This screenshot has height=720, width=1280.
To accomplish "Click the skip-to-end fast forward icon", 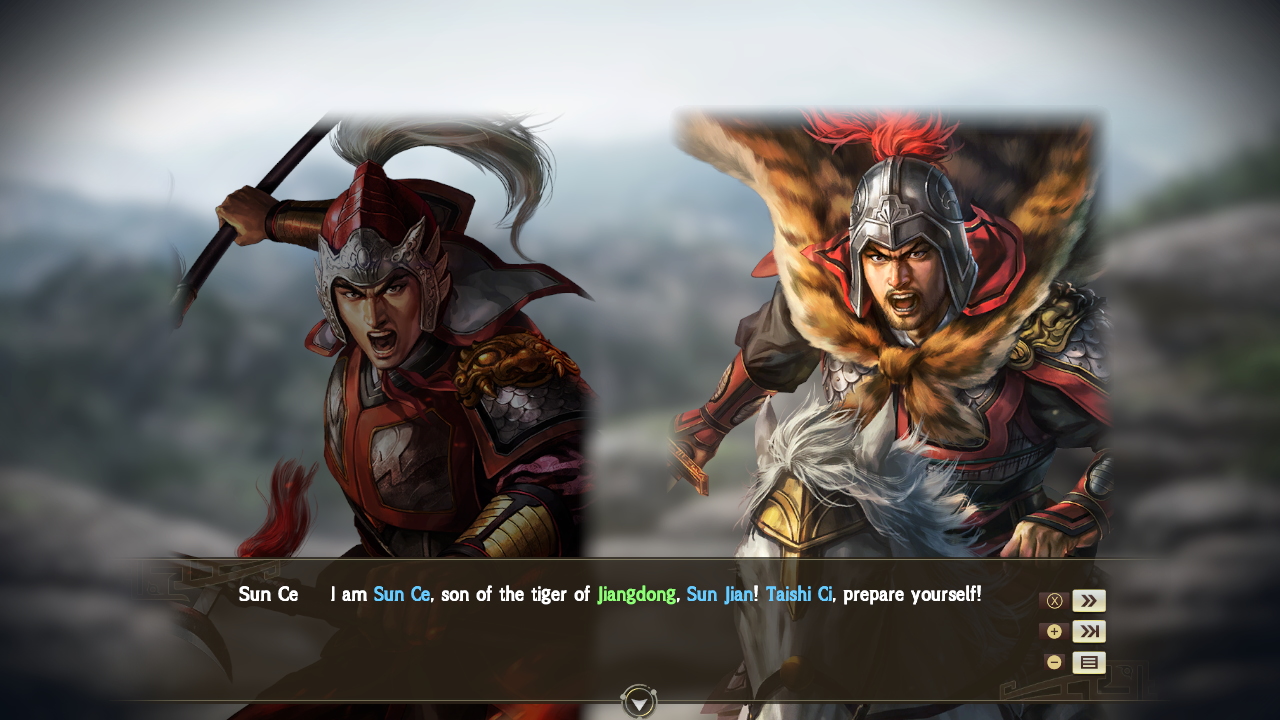I will click(1089, 631).
